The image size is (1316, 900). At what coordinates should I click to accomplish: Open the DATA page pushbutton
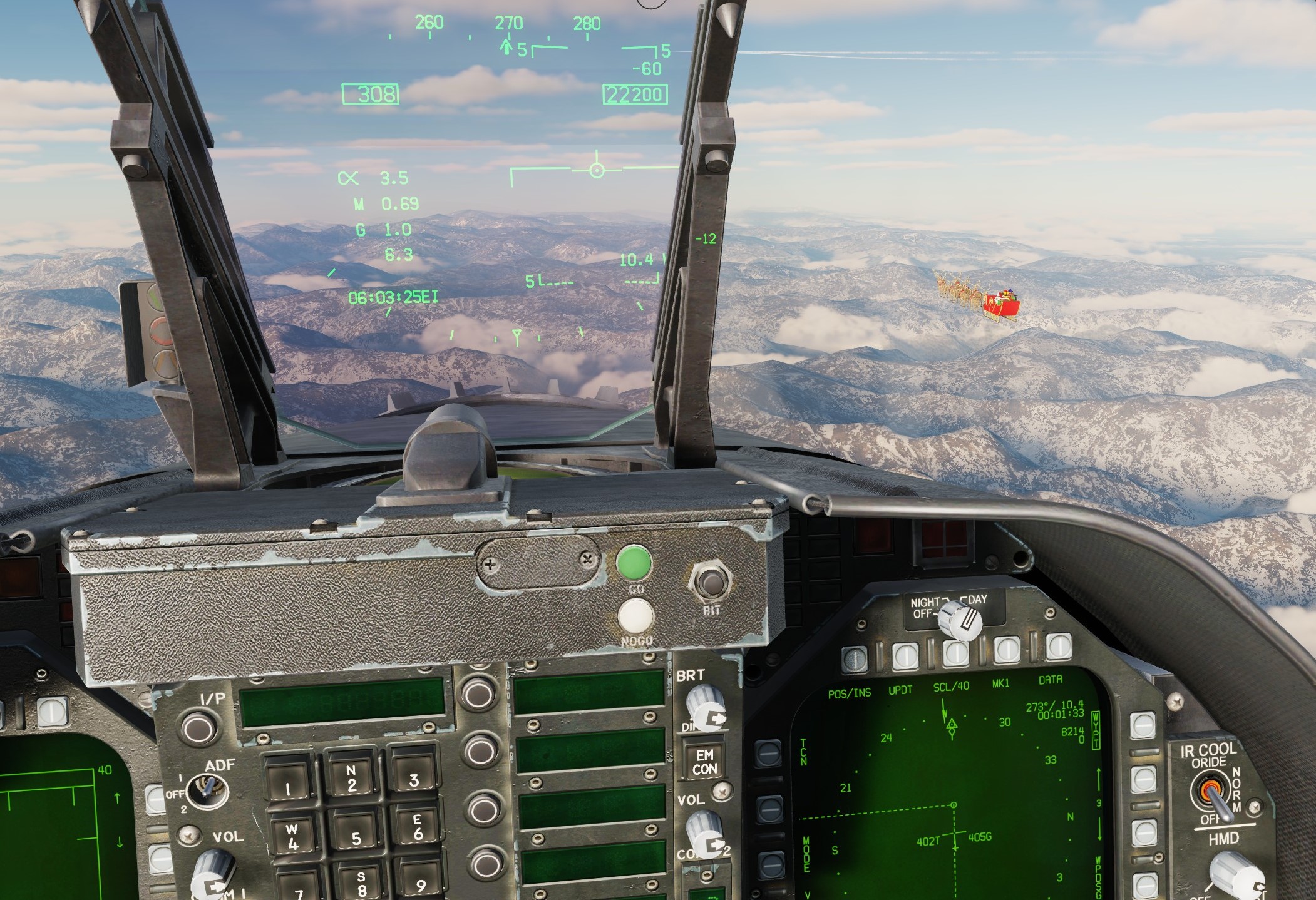(1058, 645)
